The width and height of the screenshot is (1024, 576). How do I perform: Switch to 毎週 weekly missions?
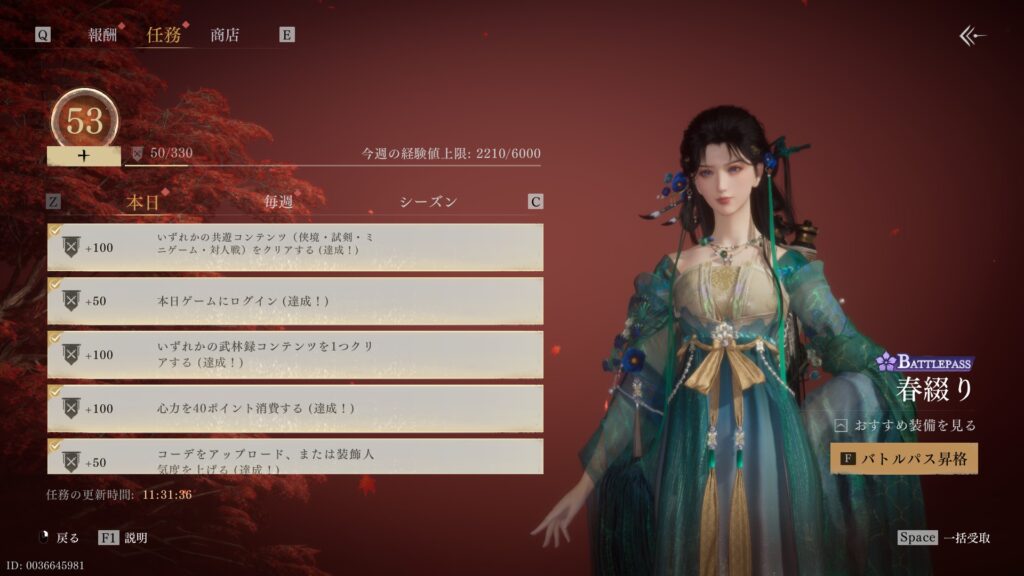click(279, 202)
